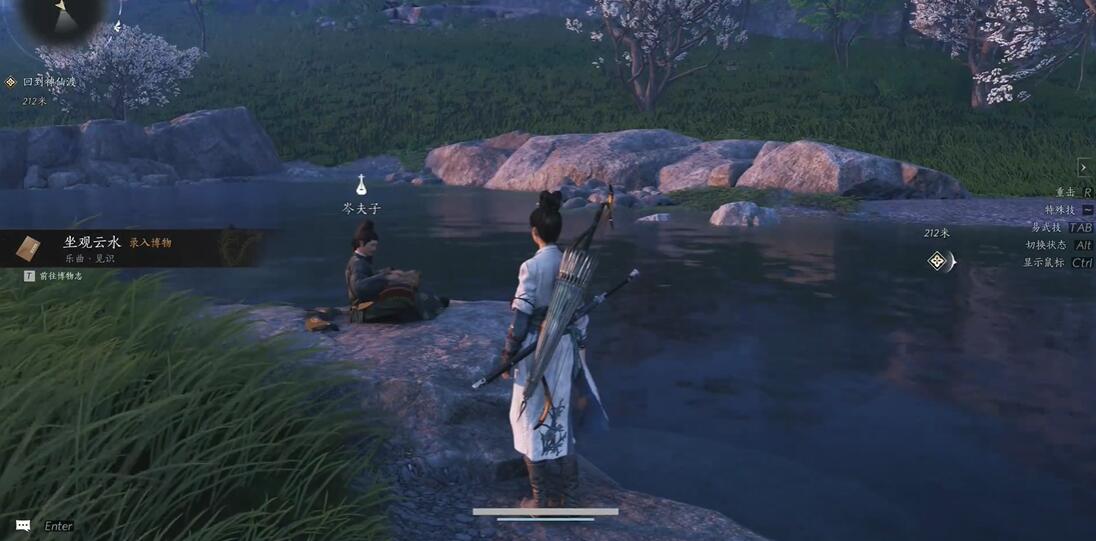Viewport: 1096px width, 541px height.
Task: Click the chat speech bubble icon
Action: tap(23, 525)
